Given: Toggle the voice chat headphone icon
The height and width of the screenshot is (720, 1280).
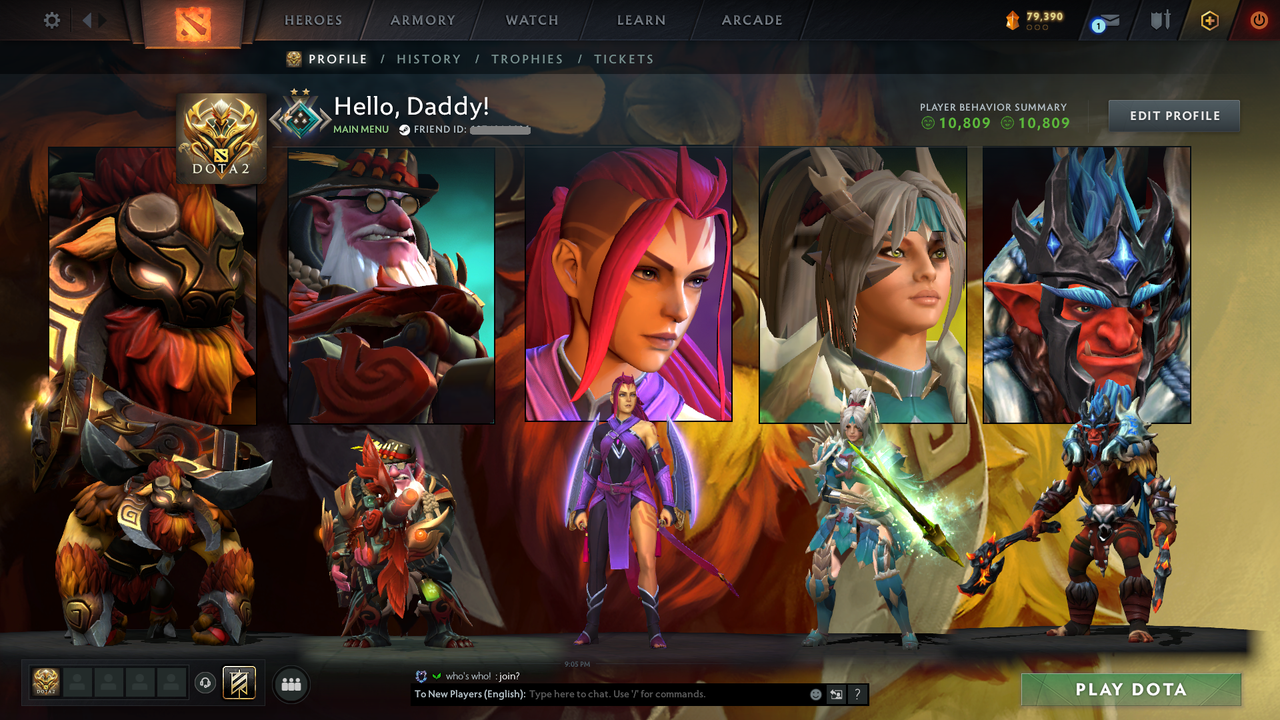Looking at the screenshot, I should tap(205, 682).
